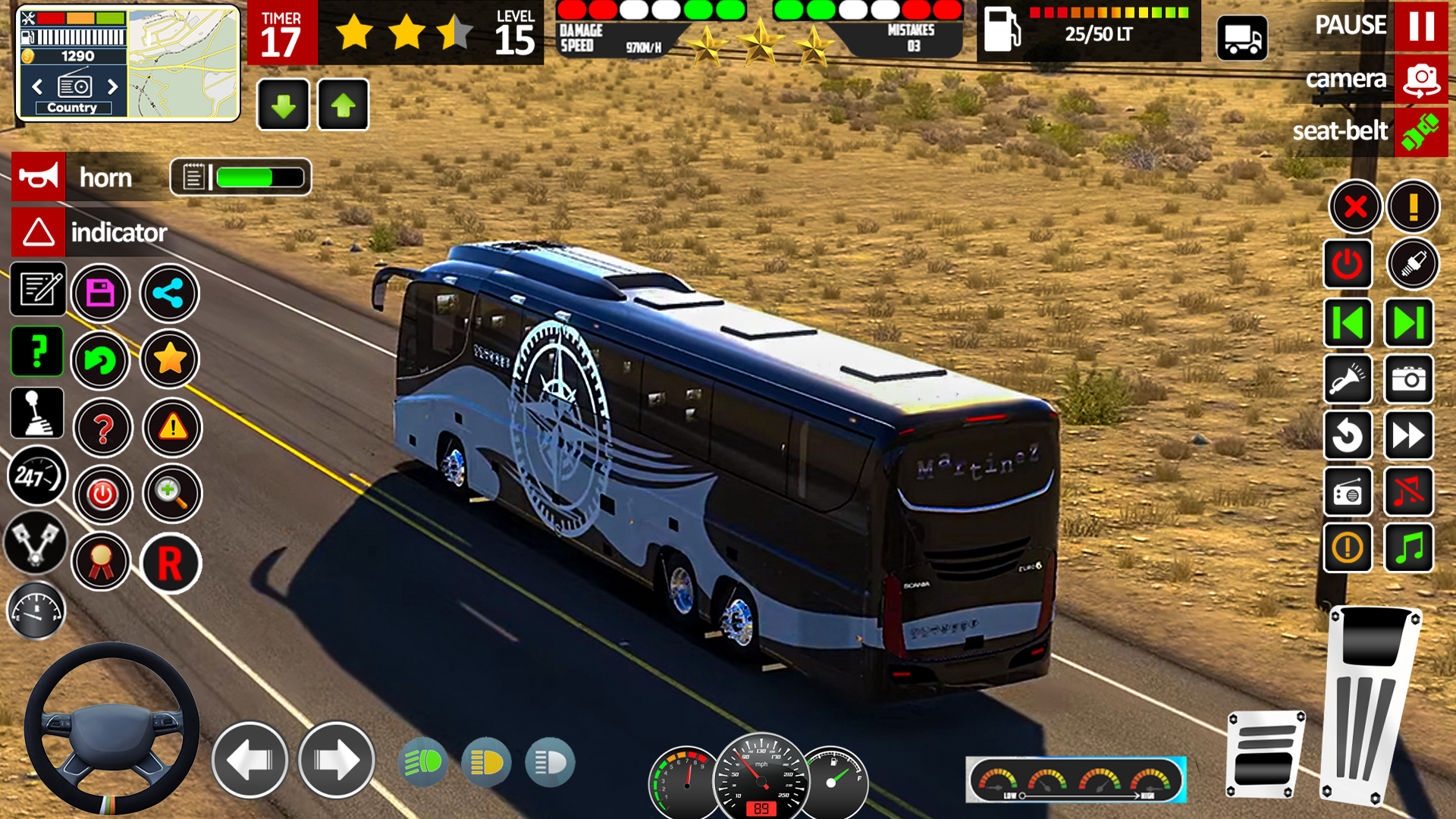Steer left with the left arrow button
The width and height of the screenshot is (1456, 819).
click(249, 760)
